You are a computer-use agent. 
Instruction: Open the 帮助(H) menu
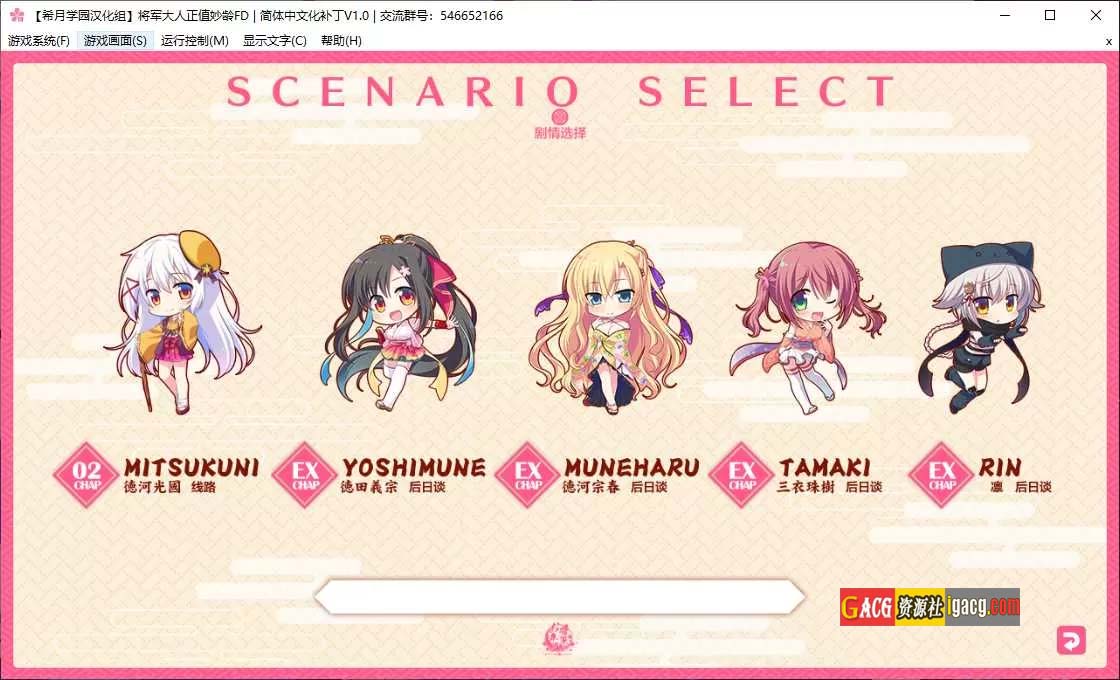pyautogui.click(x=341, y=41)
